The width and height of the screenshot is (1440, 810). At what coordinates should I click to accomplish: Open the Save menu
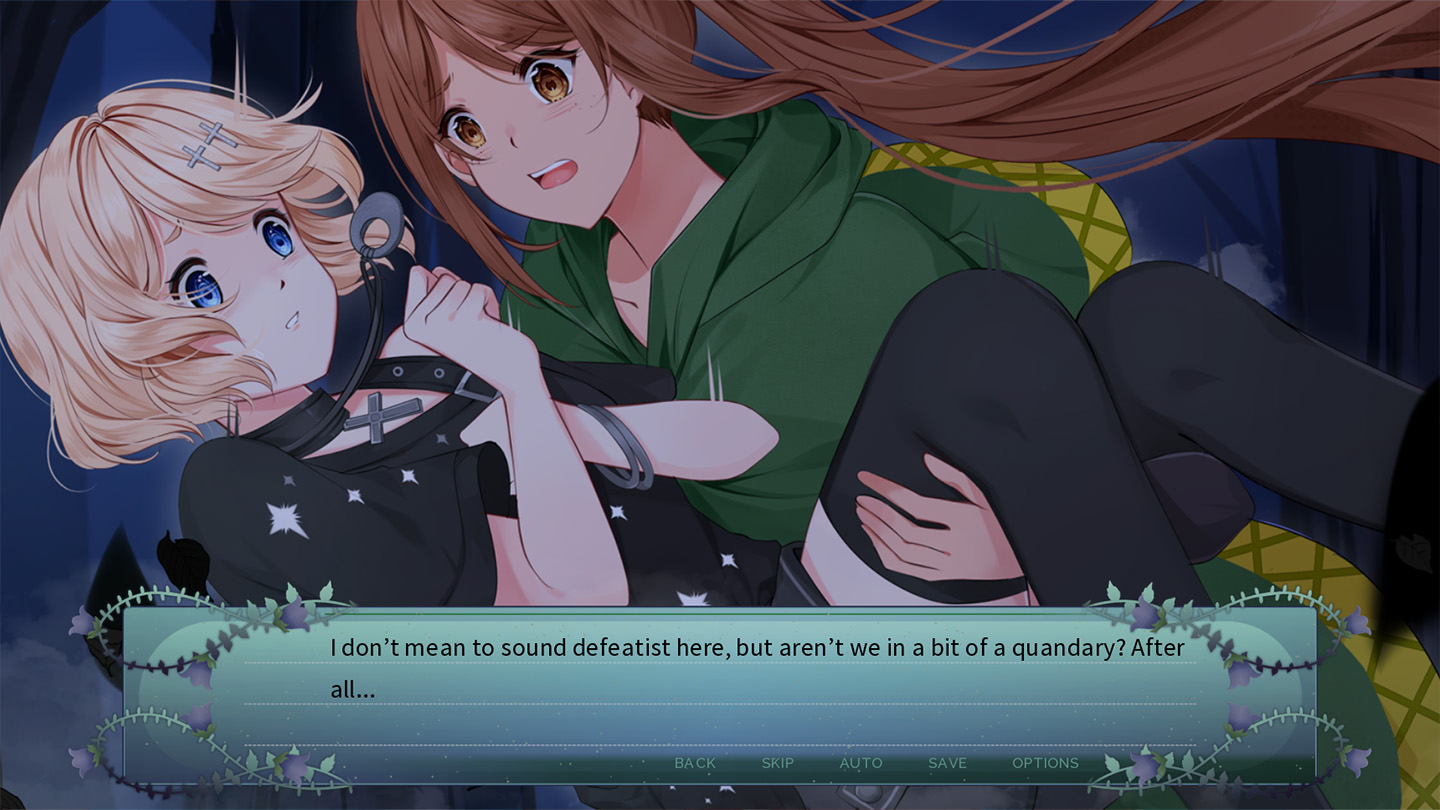click(947, 763)
